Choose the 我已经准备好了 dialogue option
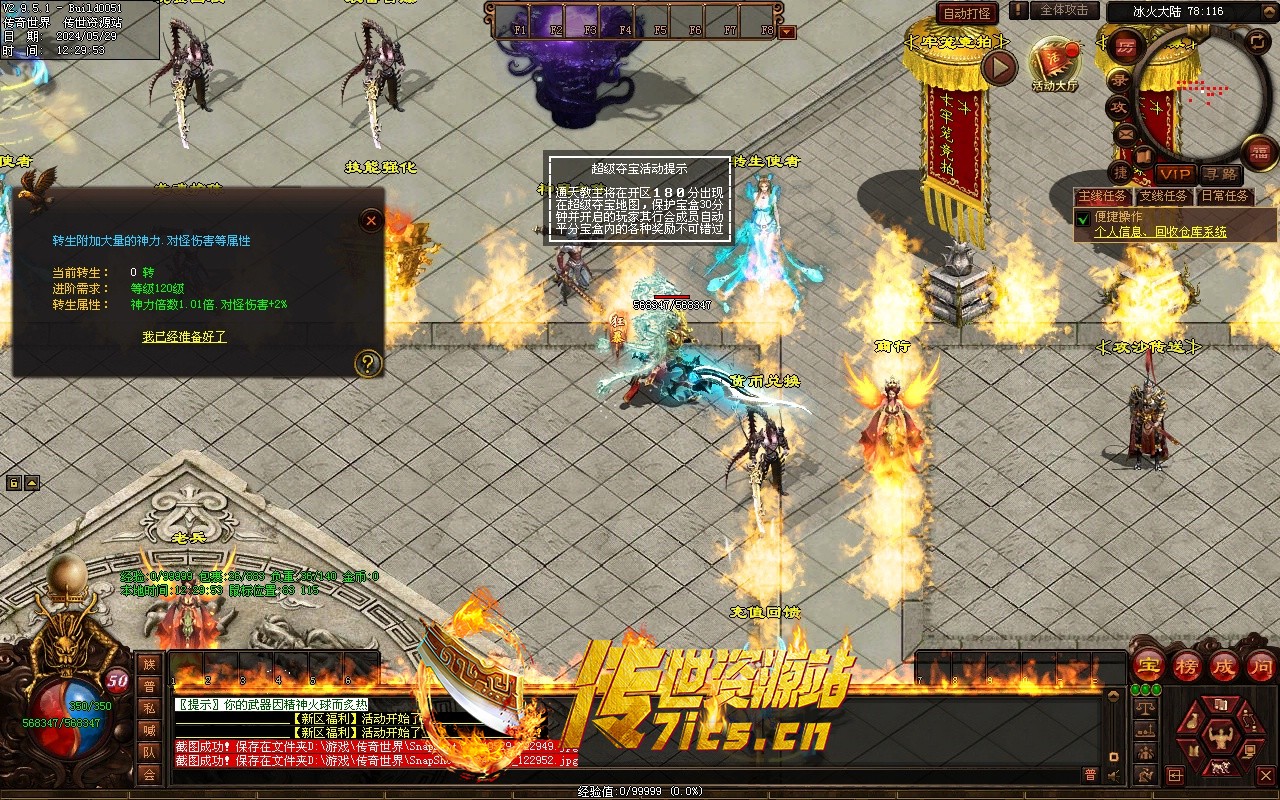The height and width of the screenshot is (800, 1280). [184, 337]
